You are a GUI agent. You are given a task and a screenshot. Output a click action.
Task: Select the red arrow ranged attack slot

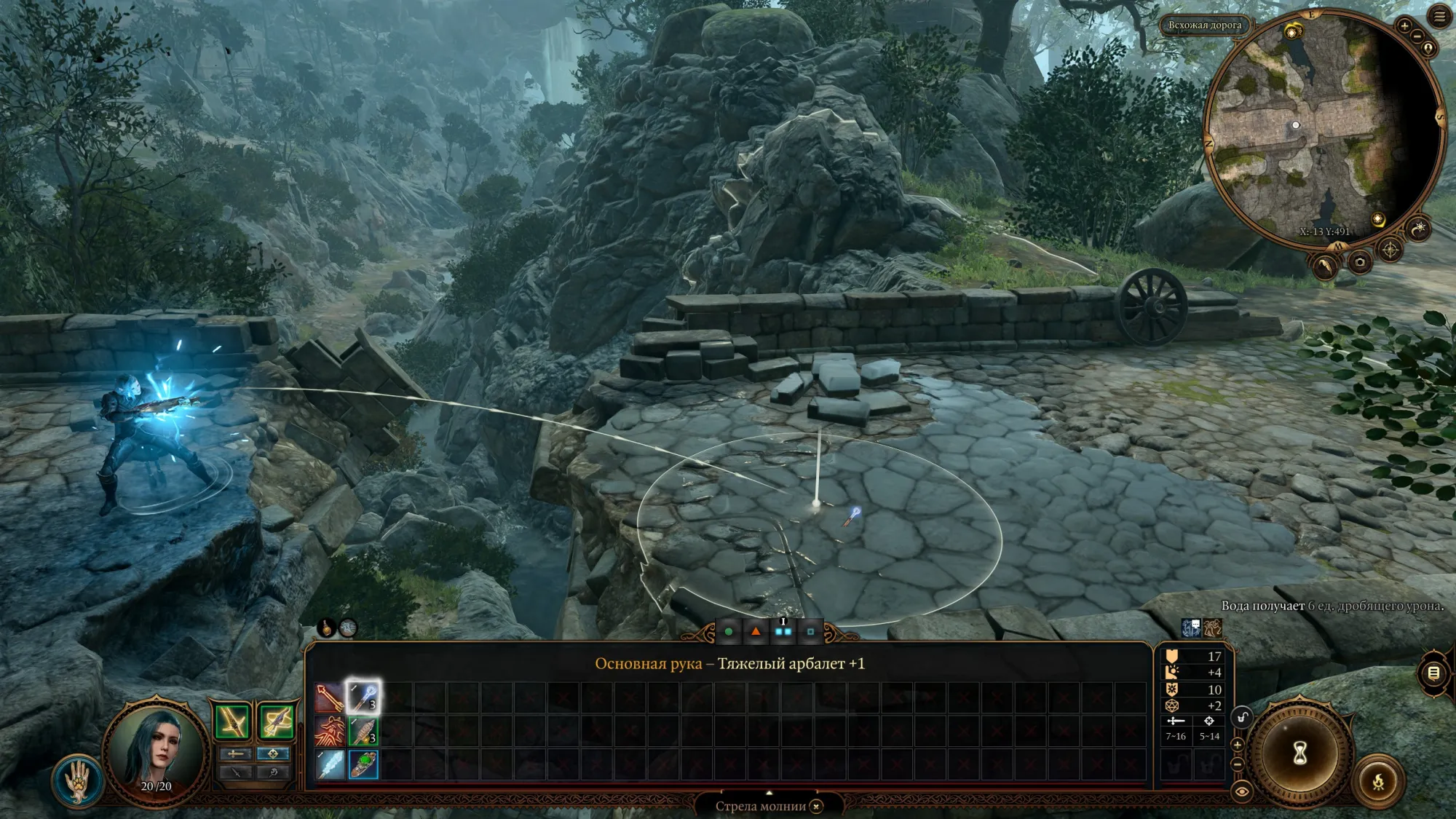point(330,697)
